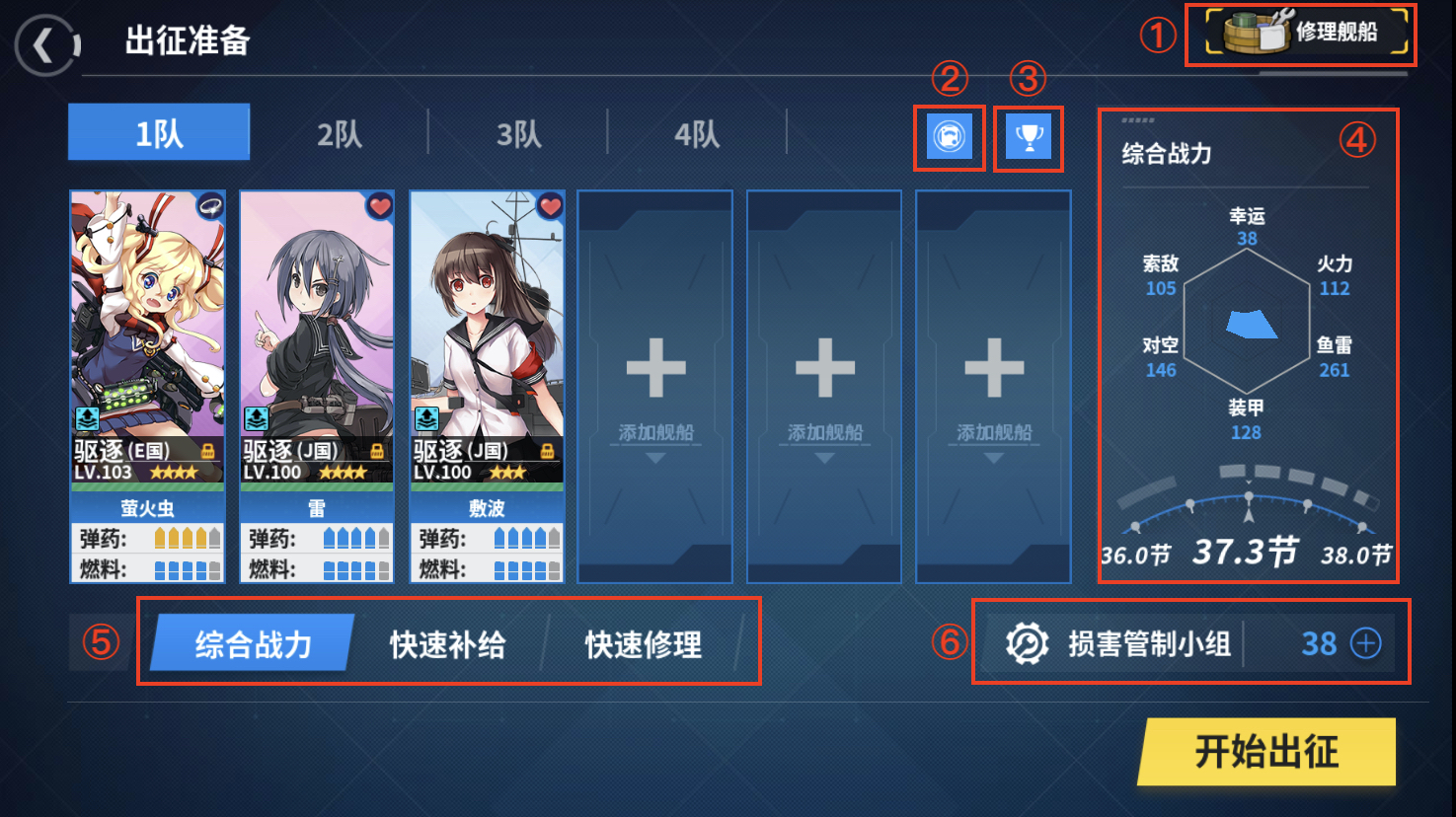Screen dimensions: 1456x817
Task: Show the 综合战力 tab
Action: click(253, 643)
